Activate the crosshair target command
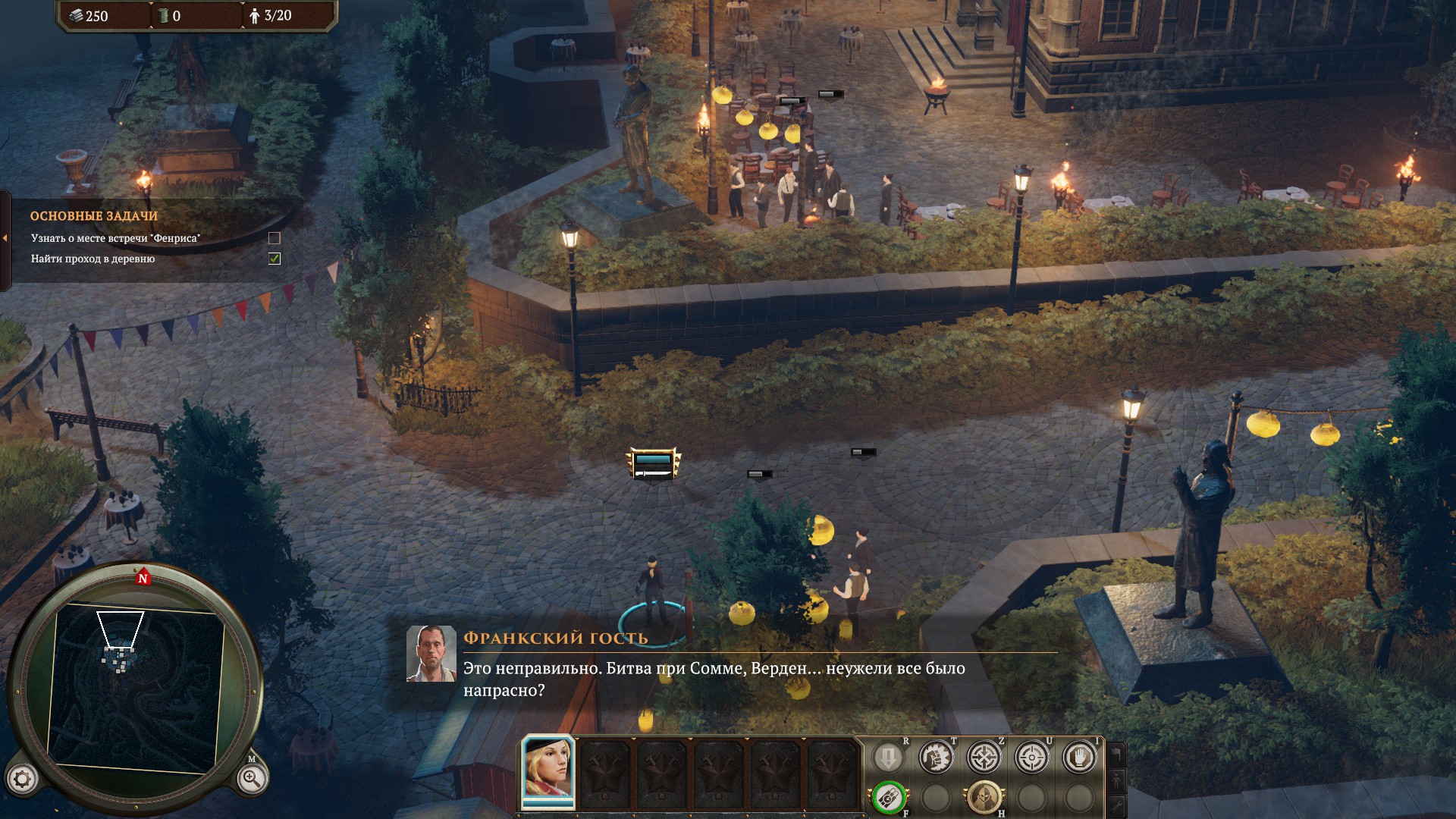Image resolution: width=1456 pixels, height=819 pixels. click(x=1031, y=757)
